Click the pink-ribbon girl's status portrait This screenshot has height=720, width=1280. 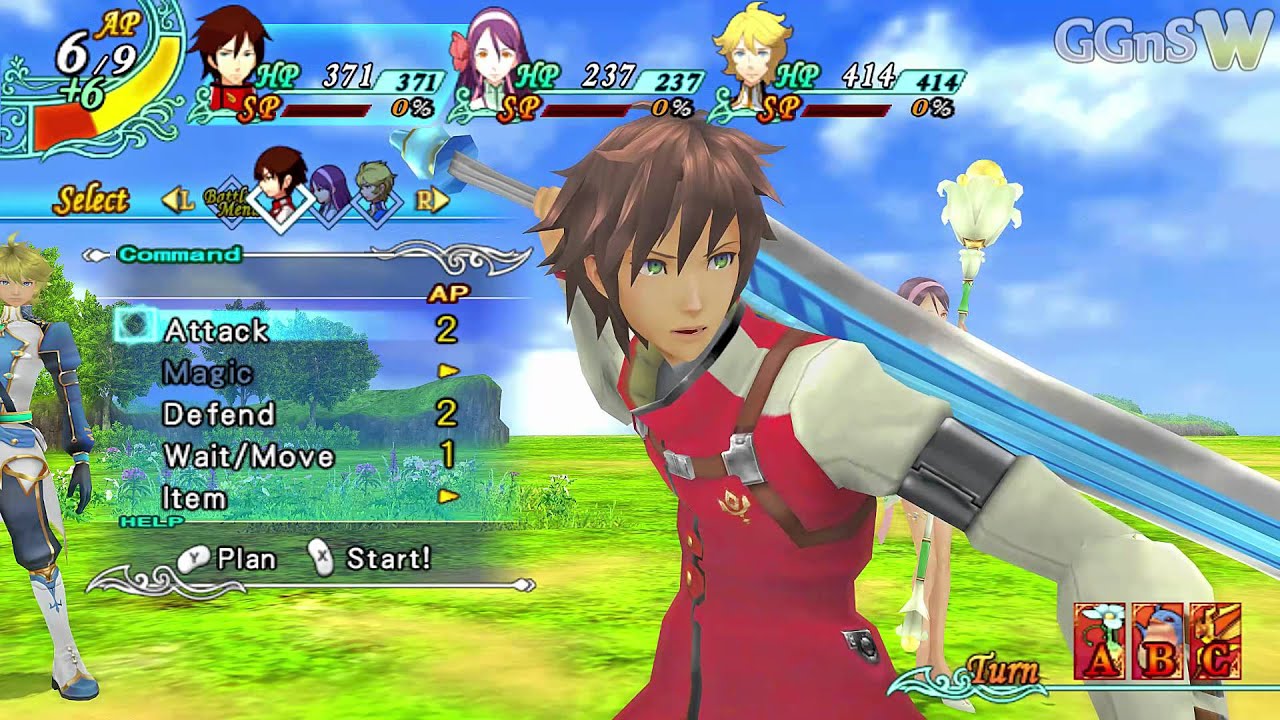click(x=490, y=55)
